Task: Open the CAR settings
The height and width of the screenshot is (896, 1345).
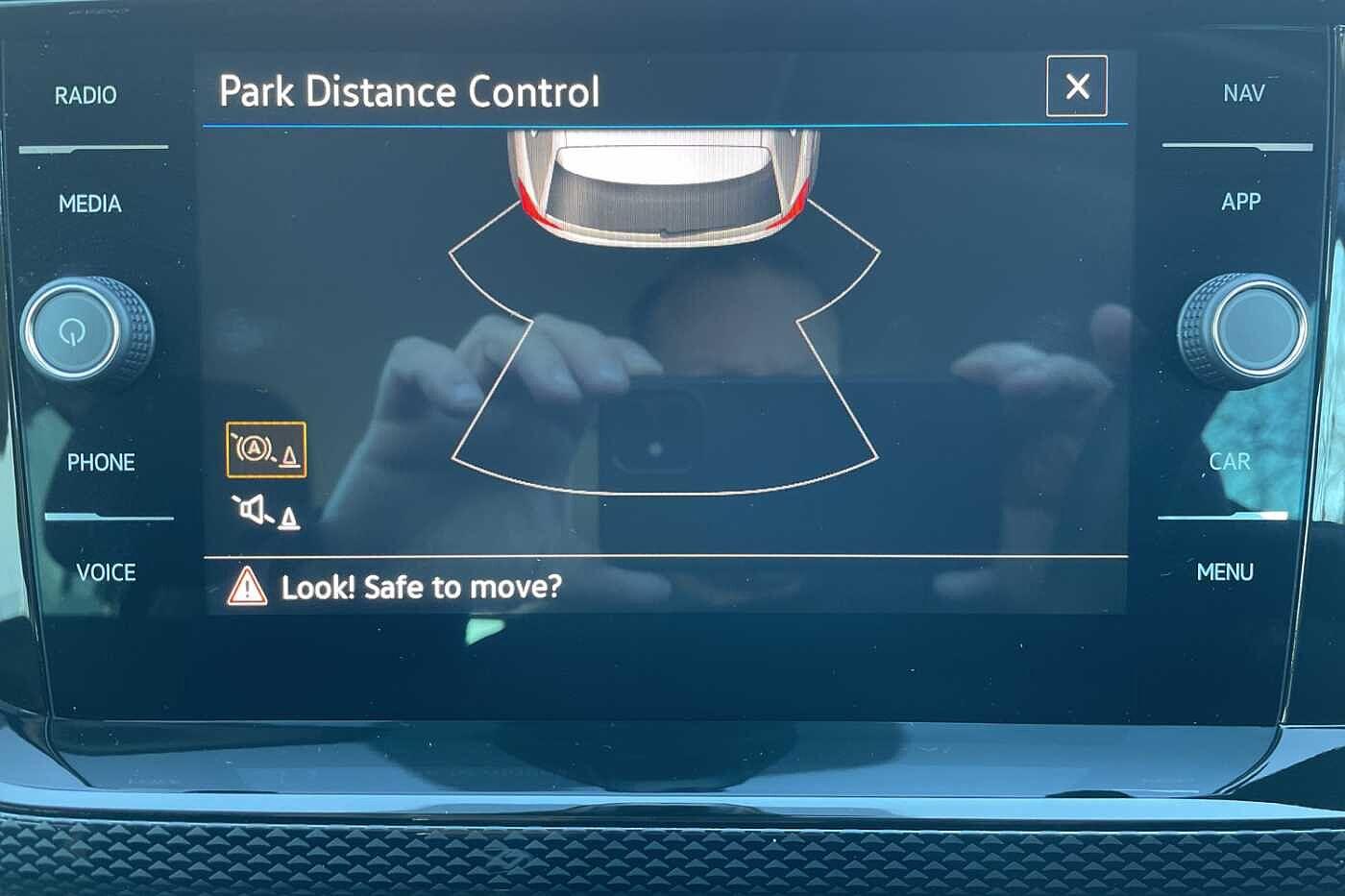Action: pos(1230,462)
